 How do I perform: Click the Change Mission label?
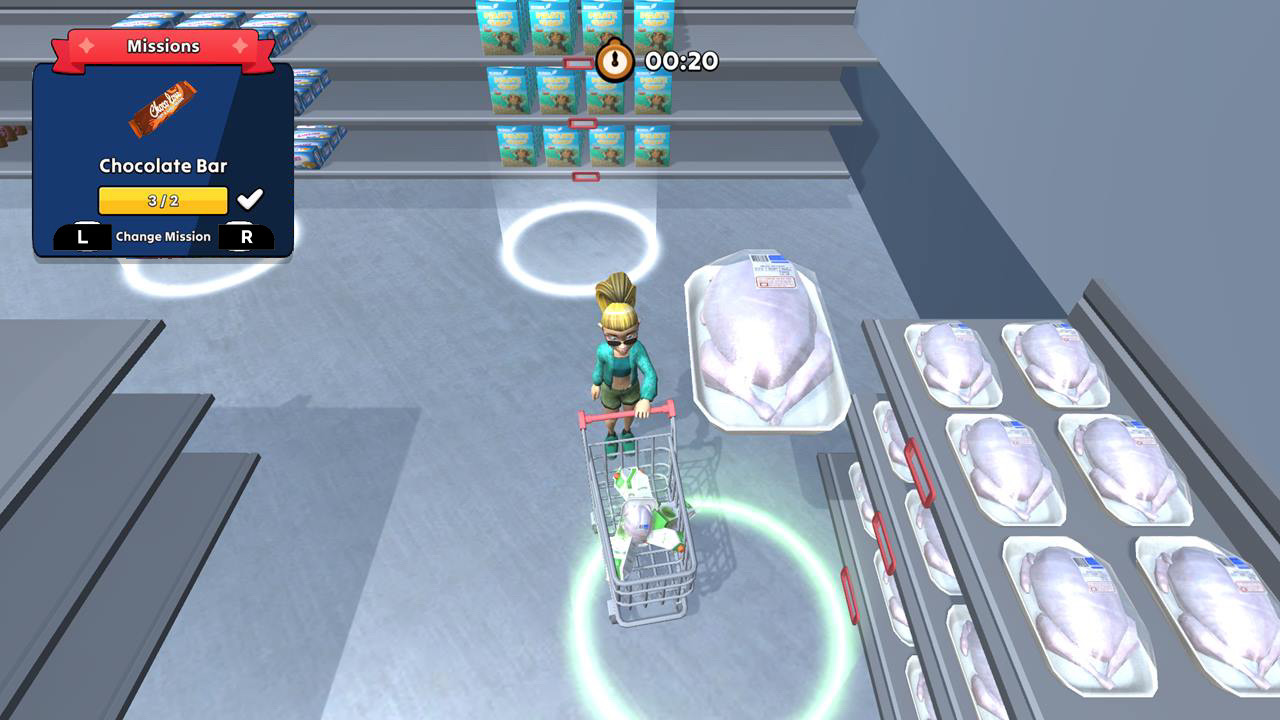click(163, 236)
